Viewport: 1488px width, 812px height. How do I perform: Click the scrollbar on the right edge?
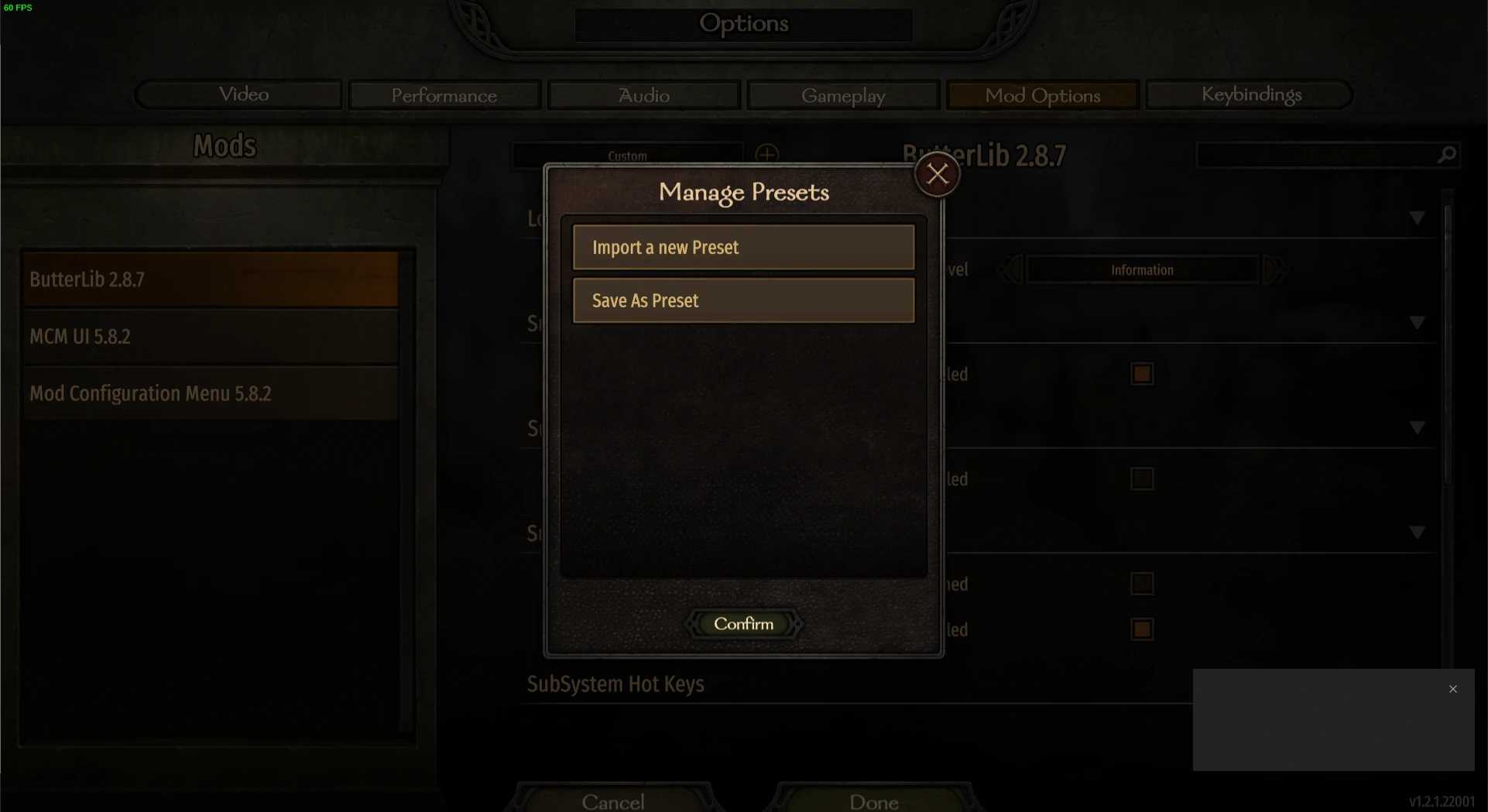(x=1447, y=348)
